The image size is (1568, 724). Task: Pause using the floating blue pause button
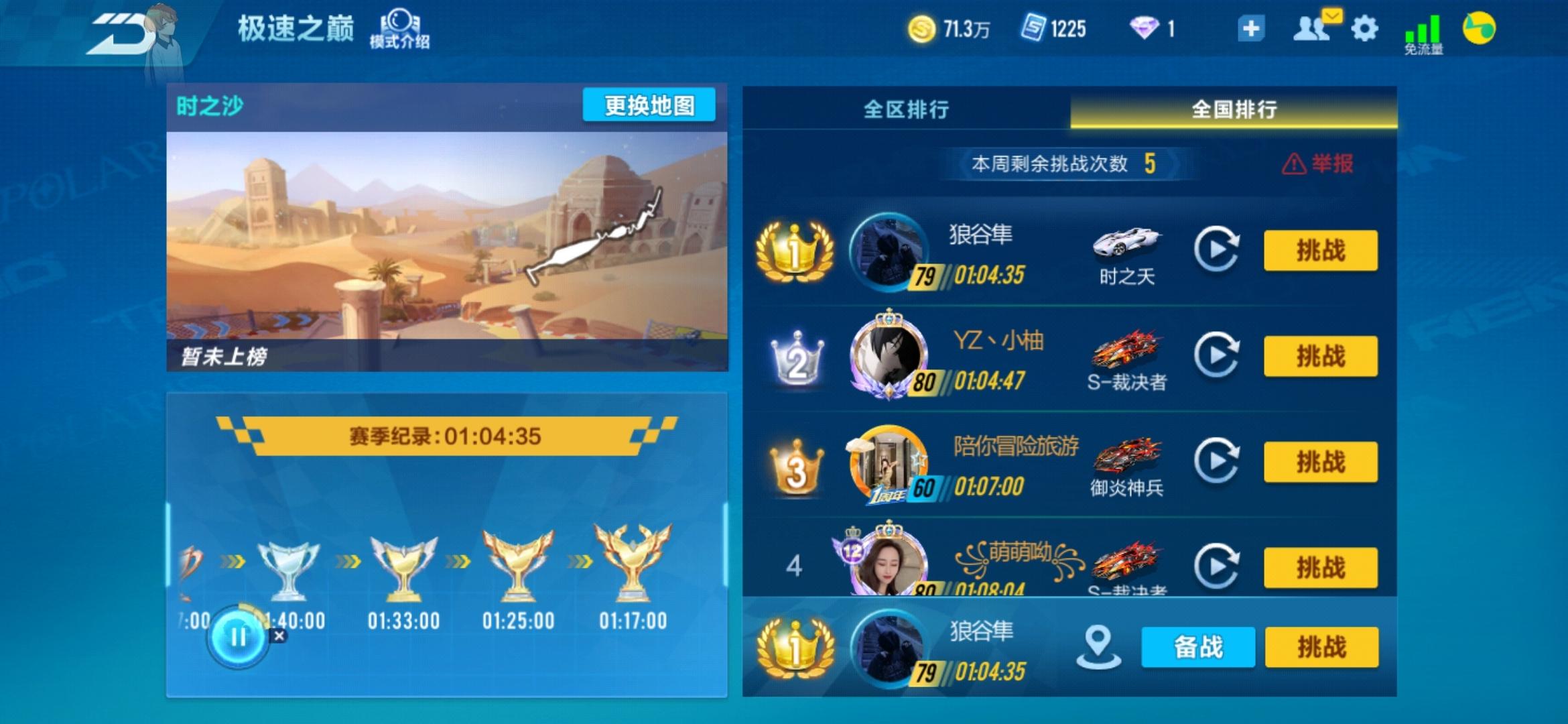click(x=238, y=637)
